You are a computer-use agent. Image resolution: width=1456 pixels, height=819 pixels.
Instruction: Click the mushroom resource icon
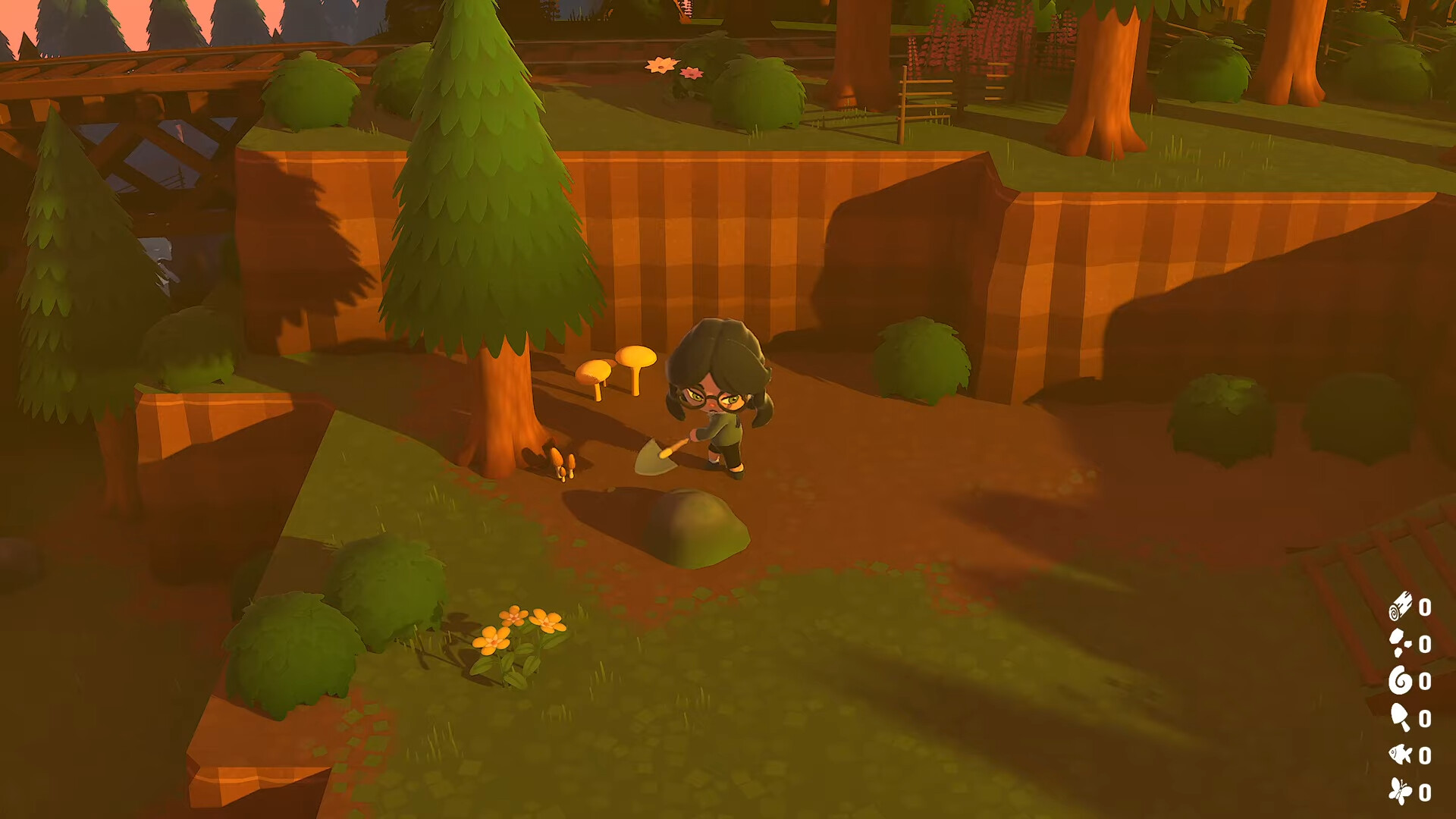pyautogui.click(x=1399, y=717)
